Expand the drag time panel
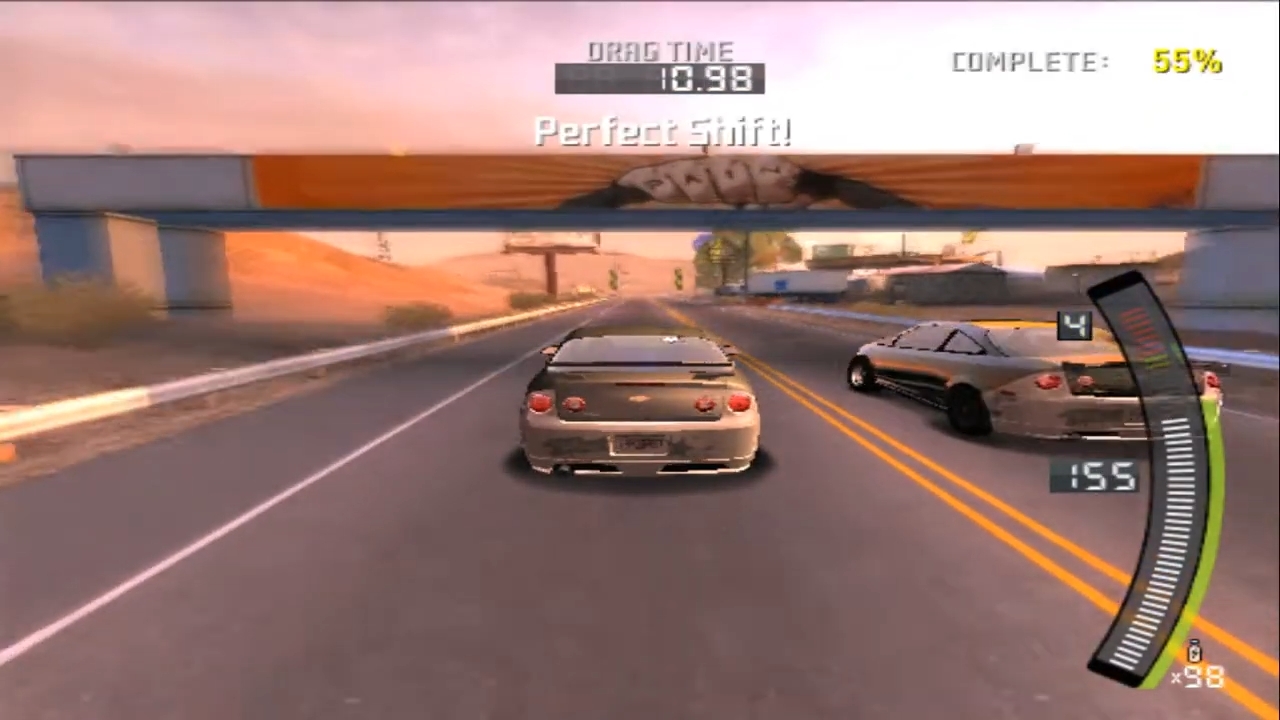The image size is (1280, 720). [x=660, y=65]
